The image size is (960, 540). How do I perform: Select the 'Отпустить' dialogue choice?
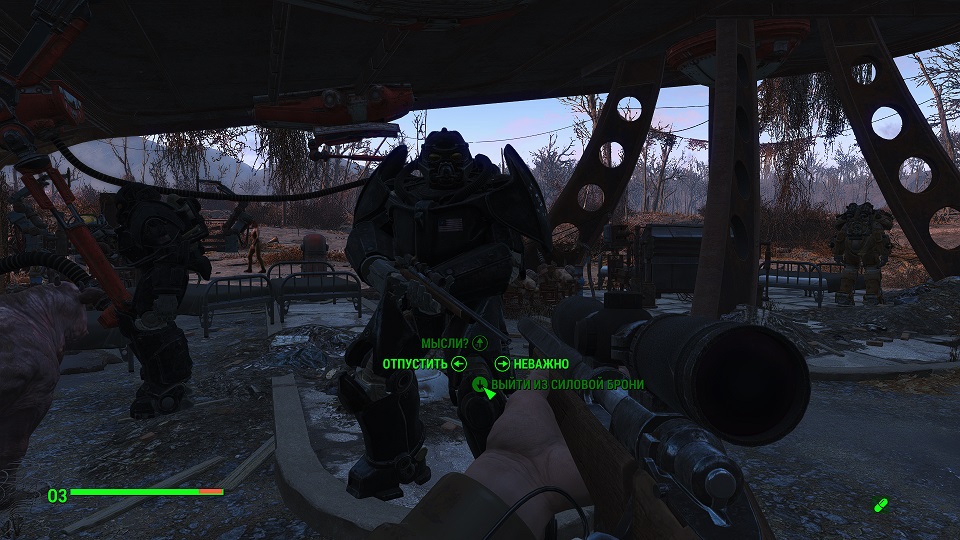(x=415, y=364)
